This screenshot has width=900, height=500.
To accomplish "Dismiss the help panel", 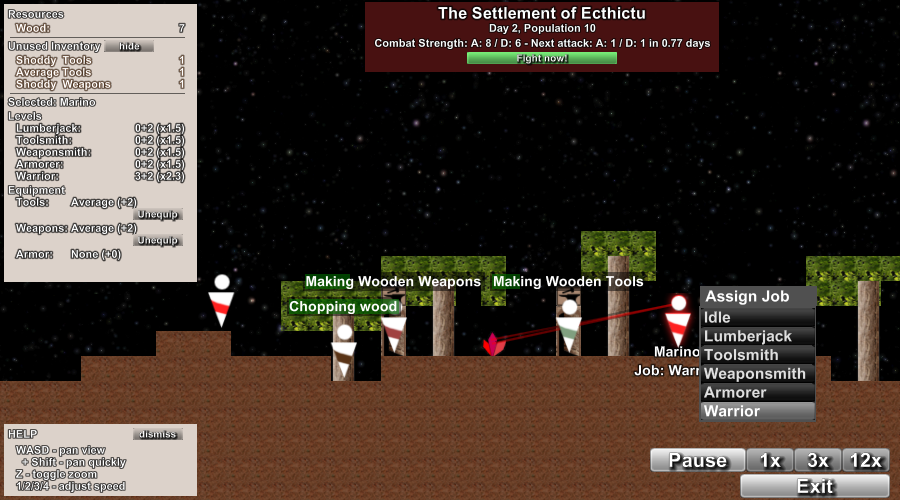I will (157, 434).
